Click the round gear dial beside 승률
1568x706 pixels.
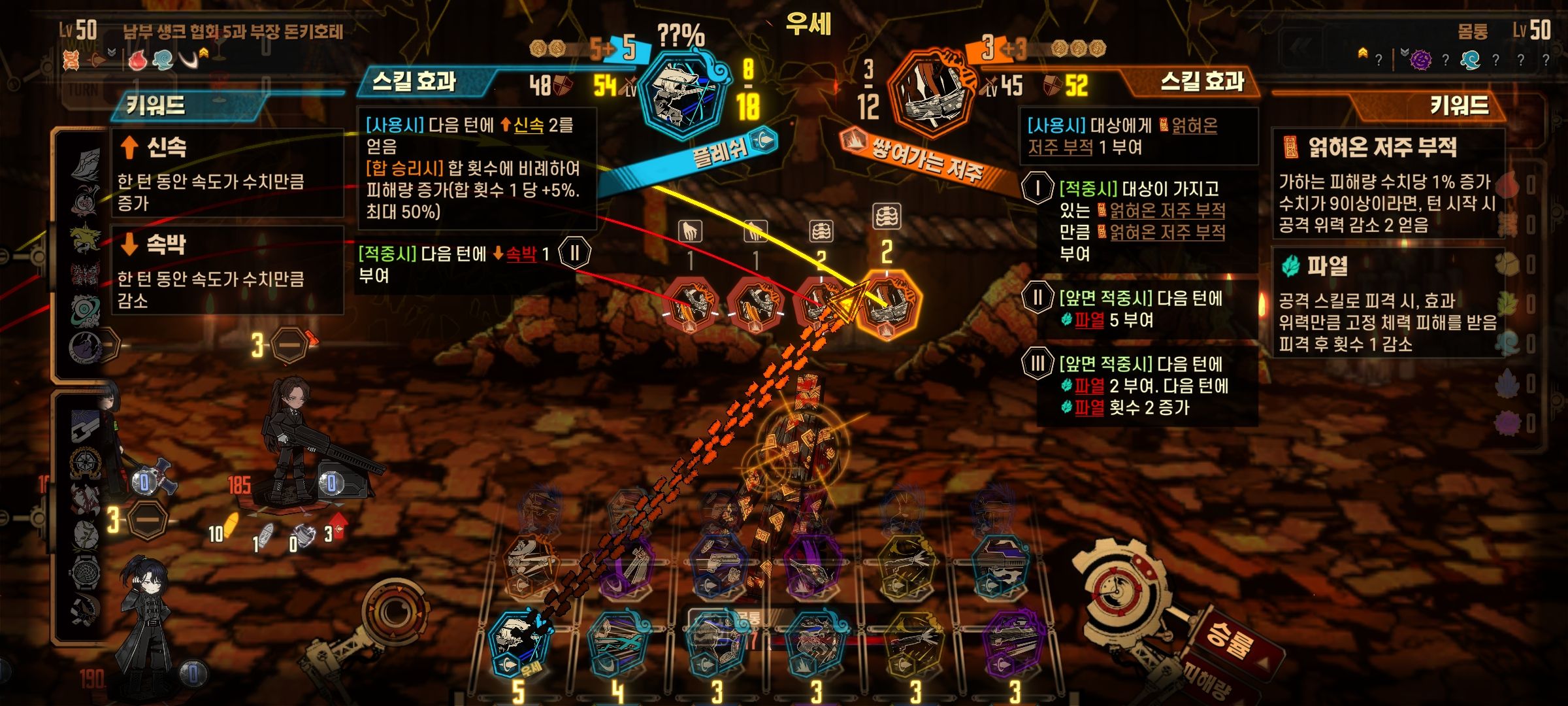1122,592
